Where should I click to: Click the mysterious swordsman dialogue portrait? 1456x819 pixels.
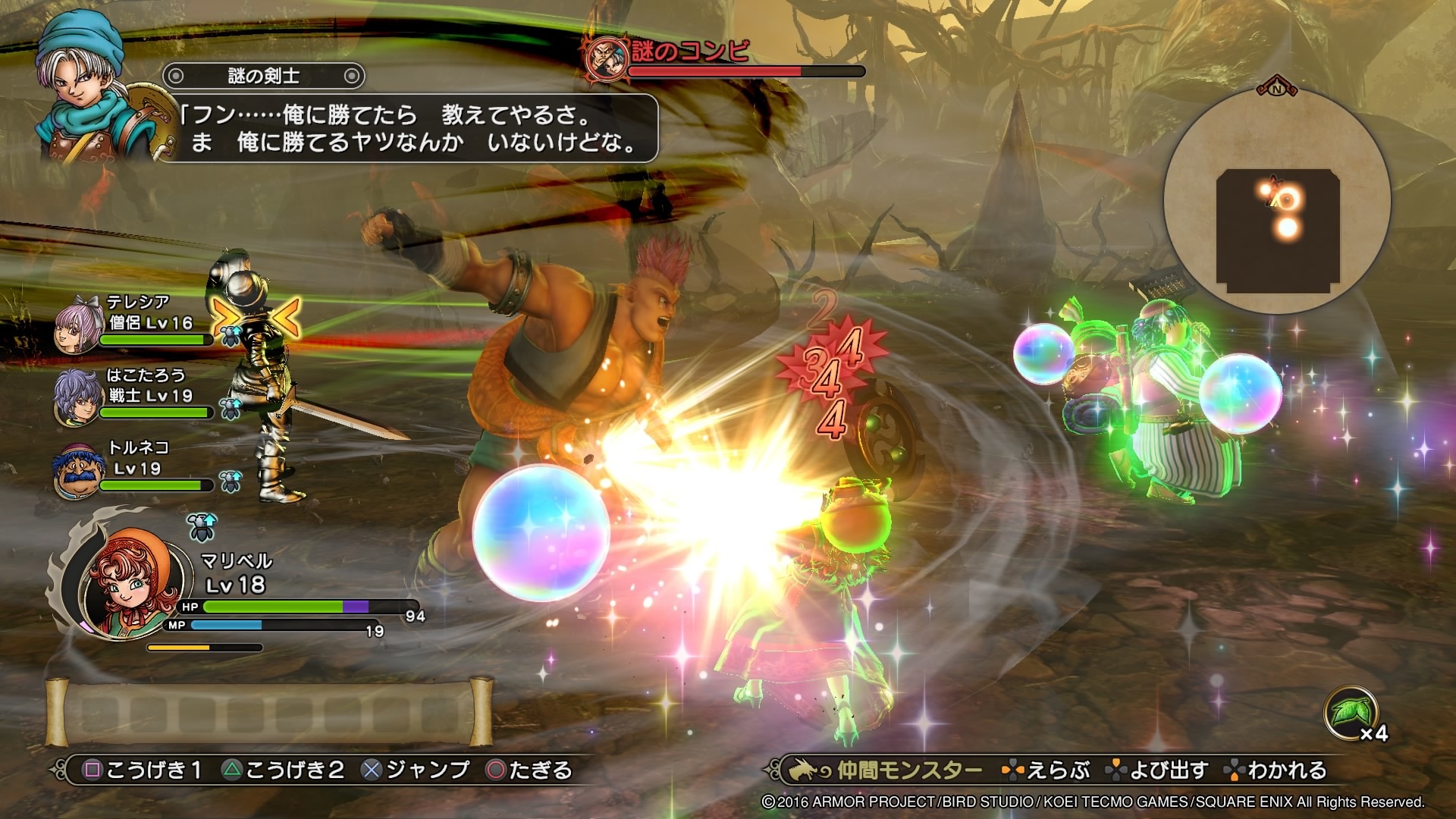91,89
